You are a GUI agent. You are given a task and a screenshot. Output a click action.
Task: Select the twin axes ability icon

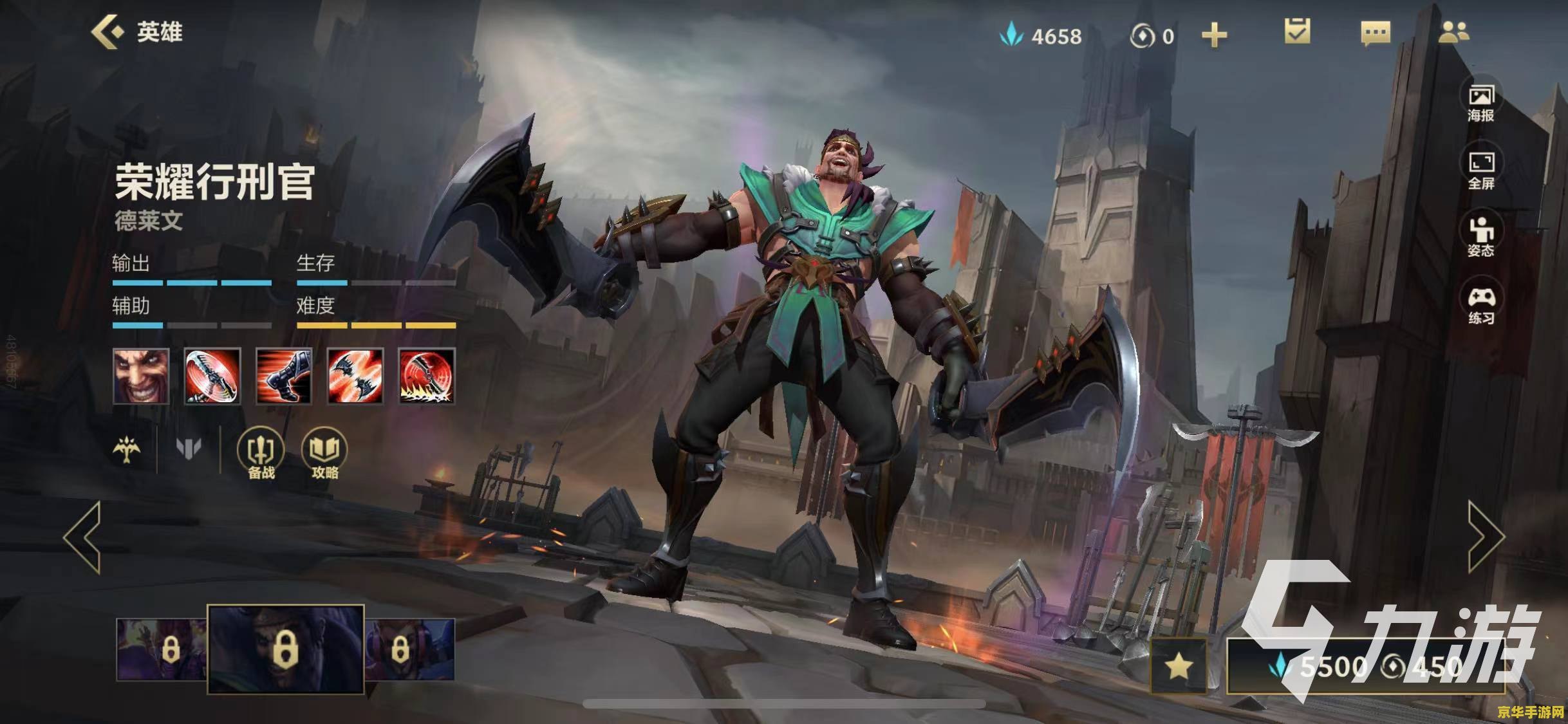coord(355,376)
